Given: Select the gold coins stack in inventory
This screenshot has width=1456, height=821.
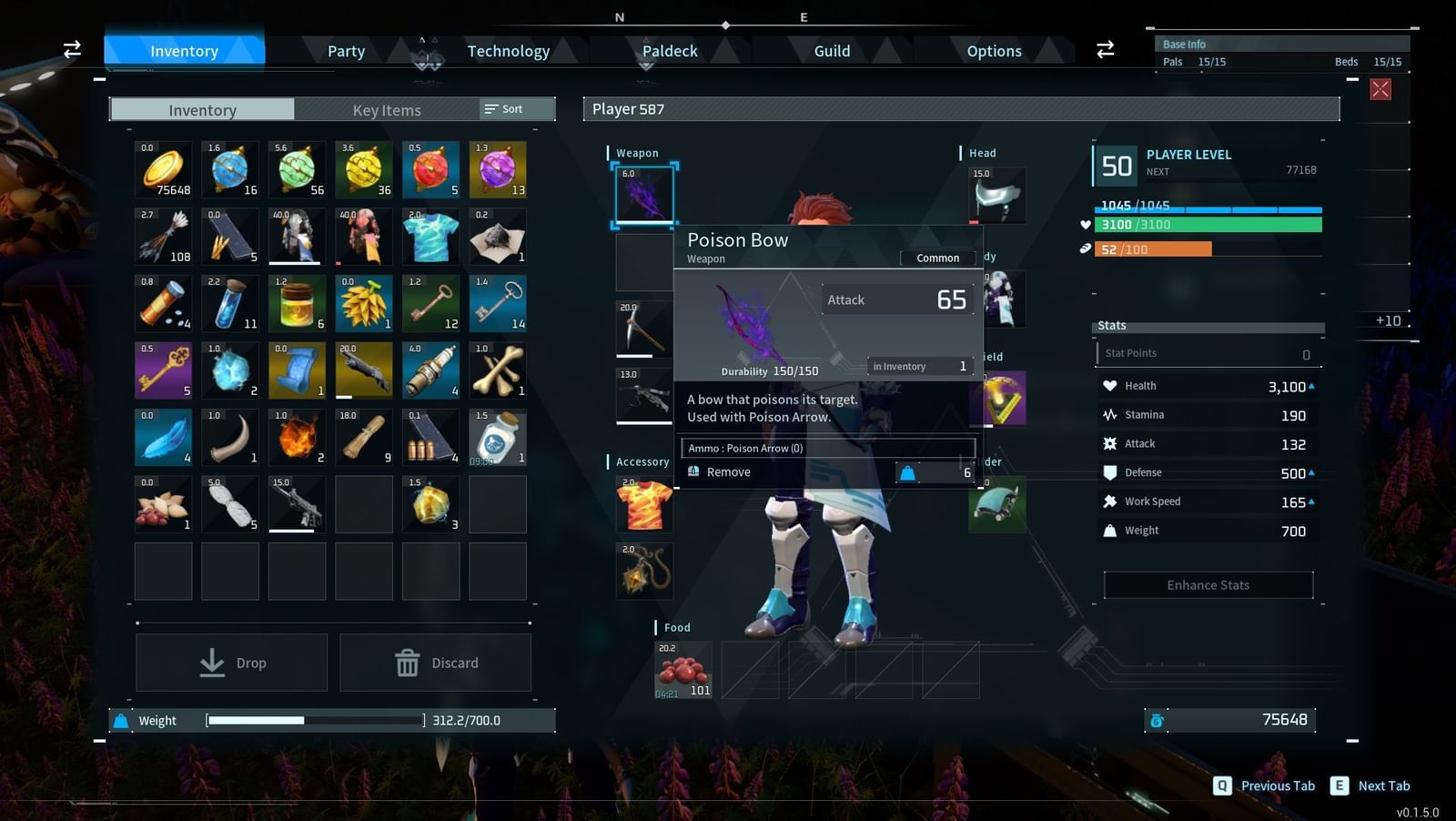Looking at the screenshot, I should tap(162, 168).
